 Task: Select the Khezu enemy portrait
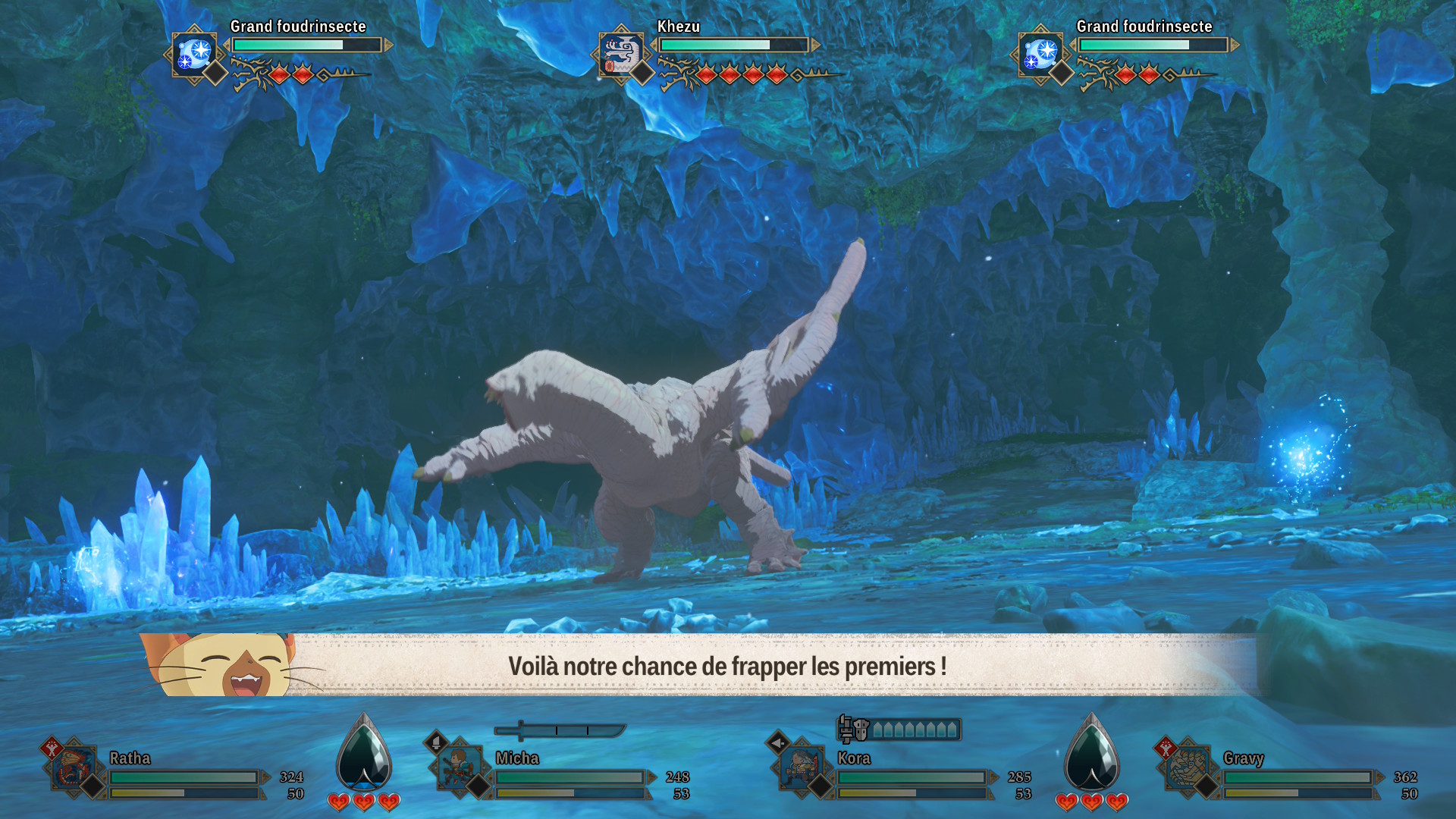tap(620, 54)
